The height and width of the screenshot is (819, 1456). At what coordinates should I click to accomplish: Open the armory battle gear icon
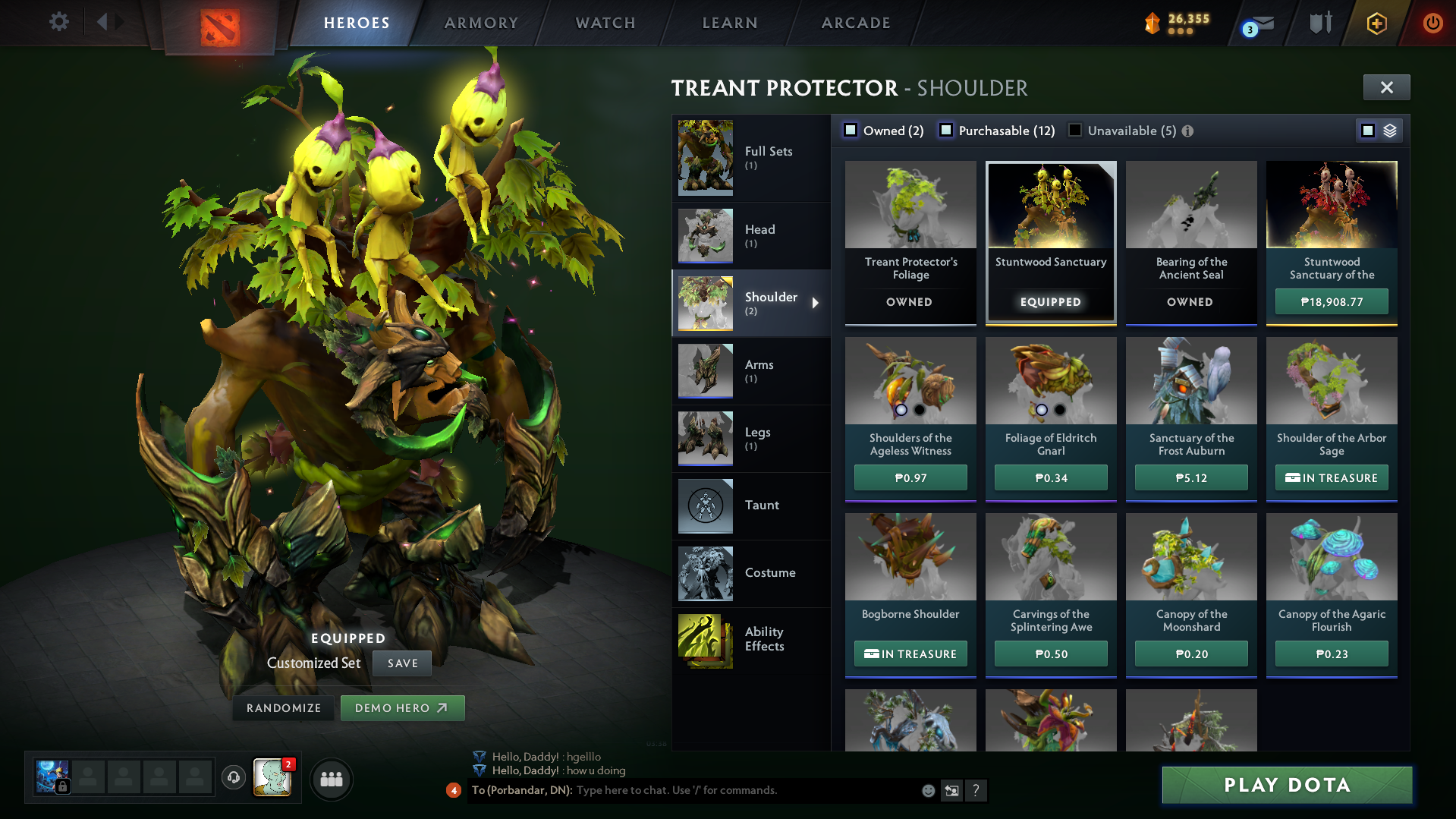click(1319, 23)
